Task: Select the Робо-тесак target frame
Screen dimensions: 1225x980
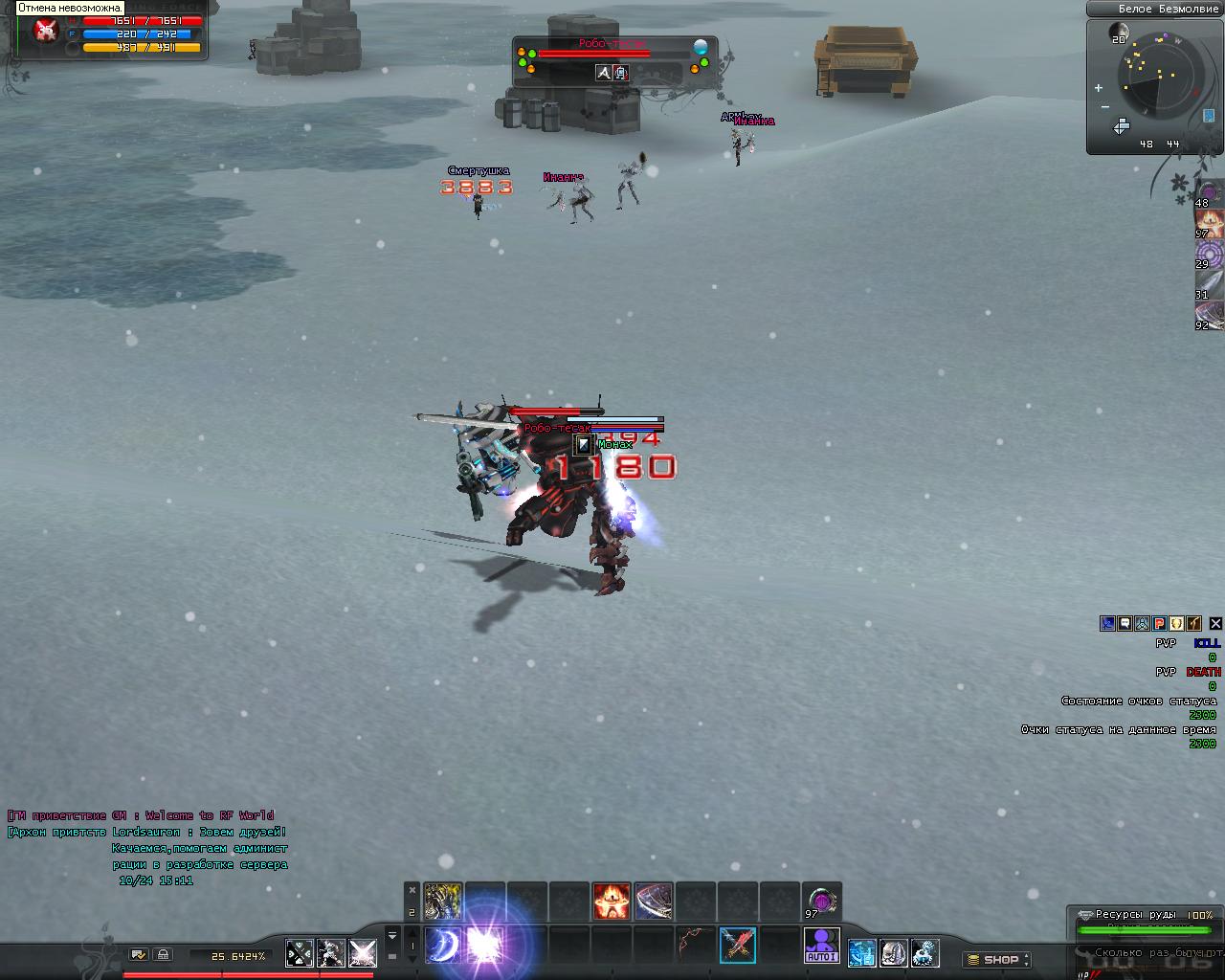Action: [612, 61]
